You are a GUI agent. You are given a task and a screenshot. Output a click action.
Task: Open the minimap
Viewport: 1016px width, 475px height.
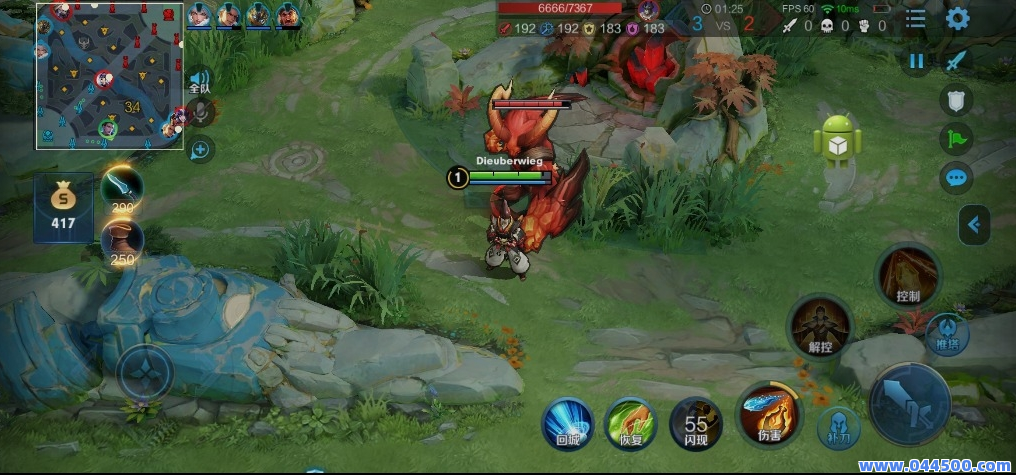(x=110, y=76)
